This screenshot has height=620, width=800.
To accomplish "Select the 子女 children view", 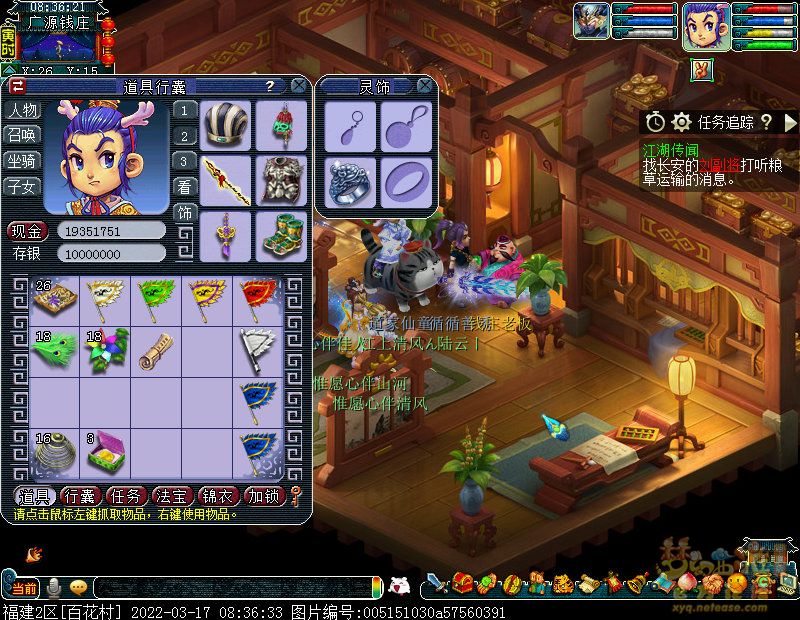I will click(x=22, y=185).
